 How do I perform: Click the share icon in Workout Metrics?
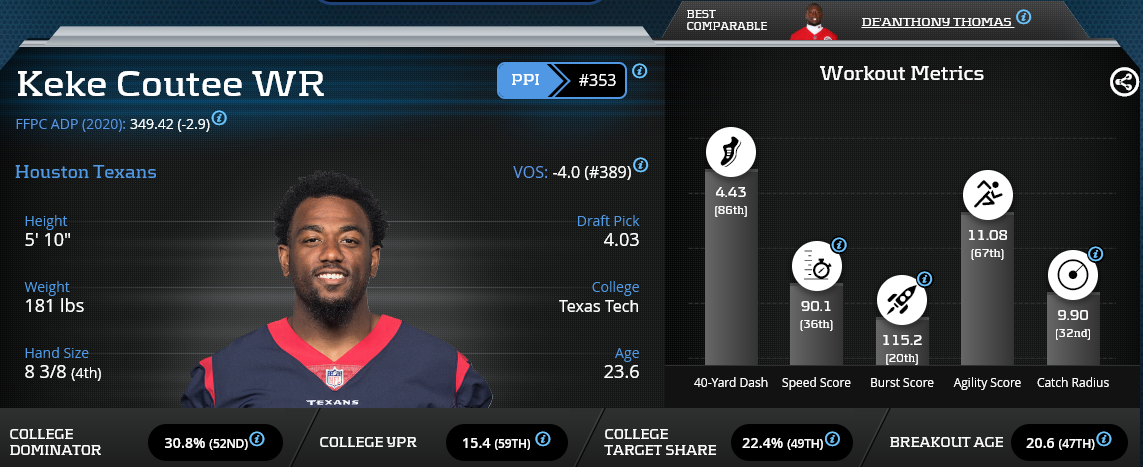pos(1124,83)
